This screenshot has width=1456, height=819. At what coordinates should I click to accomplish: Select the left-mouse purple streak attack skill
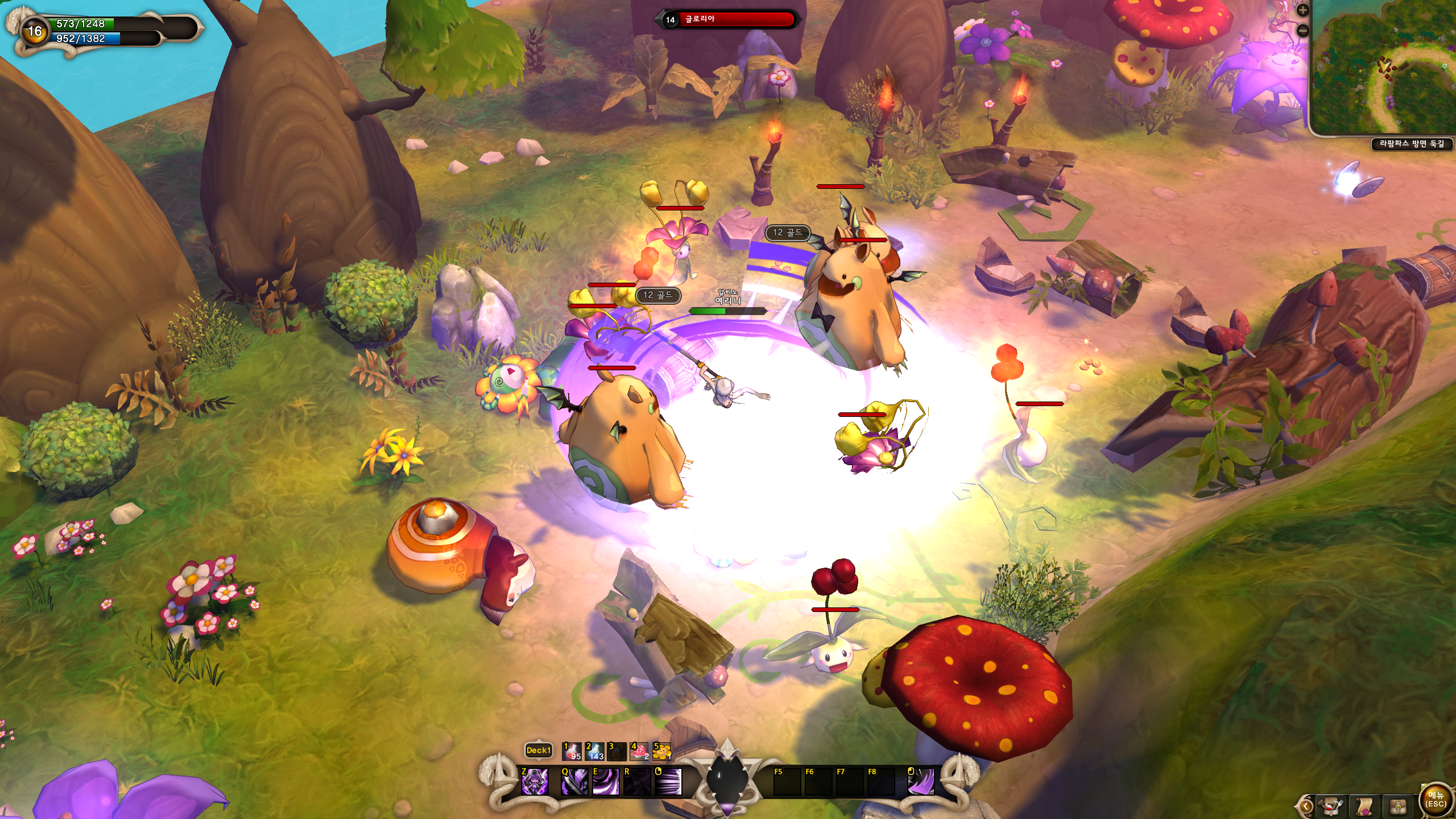pos(668,781)
